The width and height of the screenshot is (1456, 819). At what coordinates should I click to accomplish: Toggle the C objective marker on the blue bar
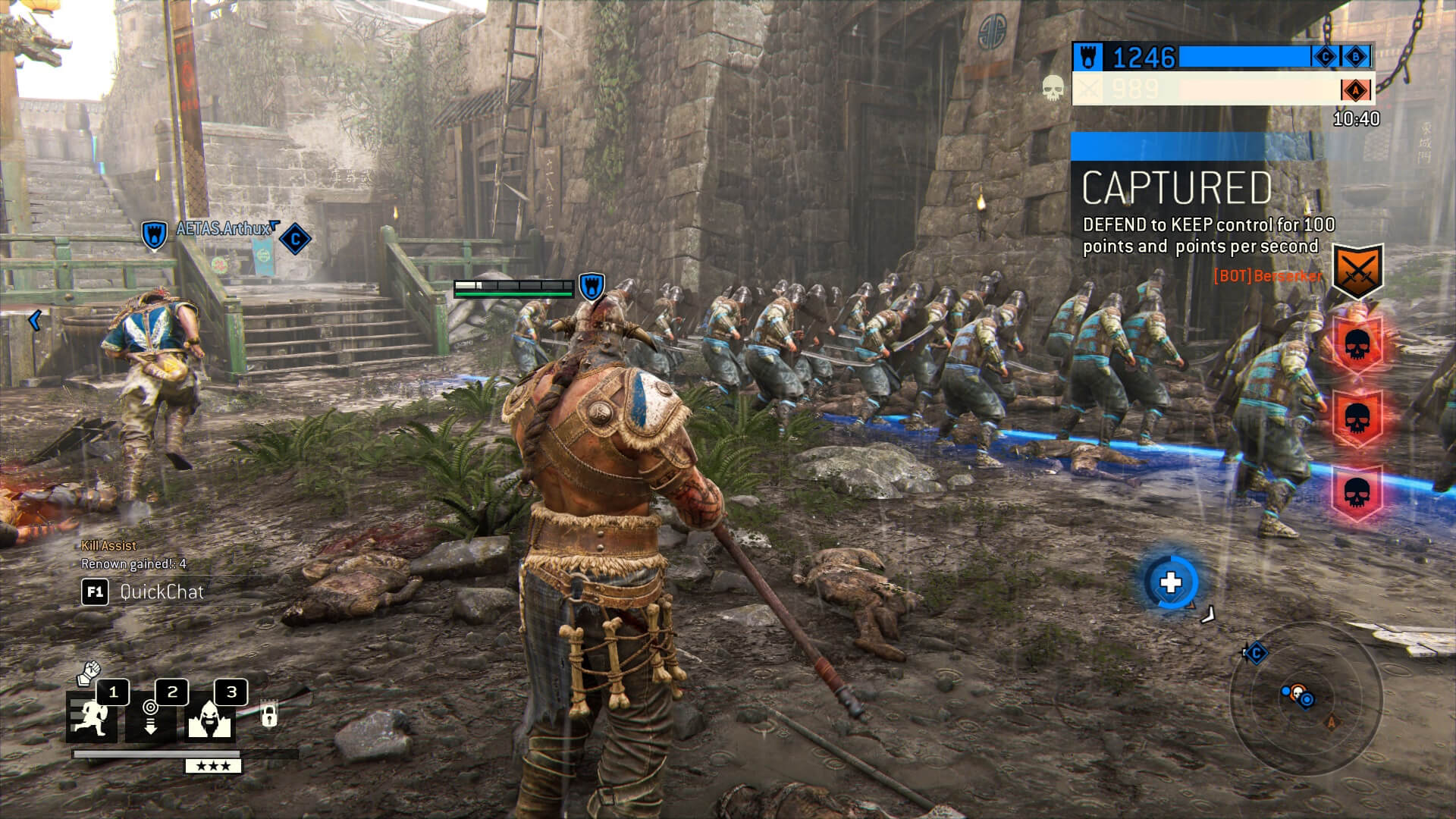[1325, 56]
